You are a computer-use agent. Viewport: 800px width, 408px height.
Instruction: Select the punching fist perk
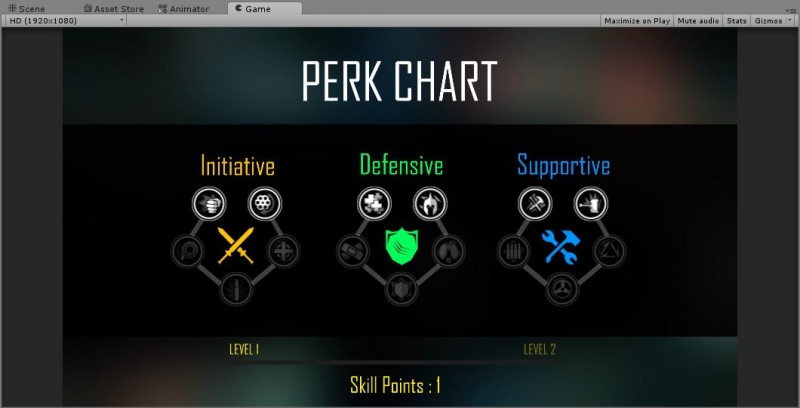pos(209,204)
